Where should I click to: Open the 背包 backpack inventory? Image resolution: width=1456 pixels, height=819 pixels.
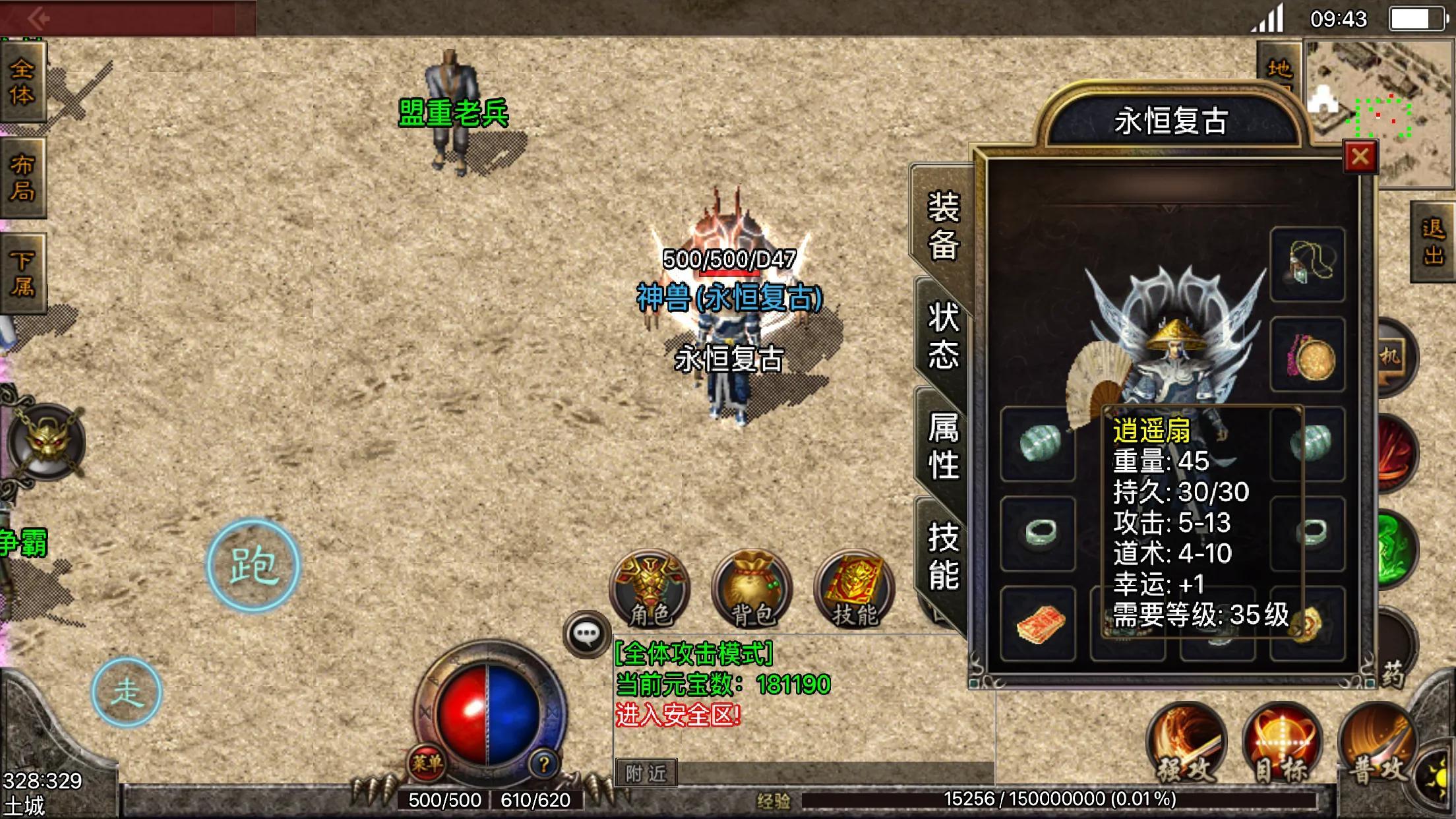[x=752, y=590]
